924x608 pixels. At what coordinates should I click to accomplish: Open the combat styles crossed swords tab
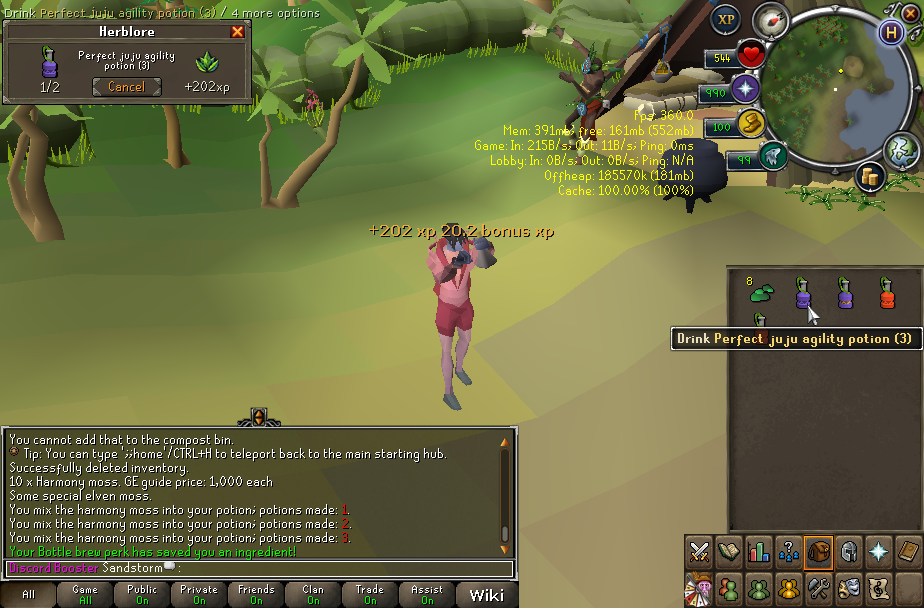699,551
